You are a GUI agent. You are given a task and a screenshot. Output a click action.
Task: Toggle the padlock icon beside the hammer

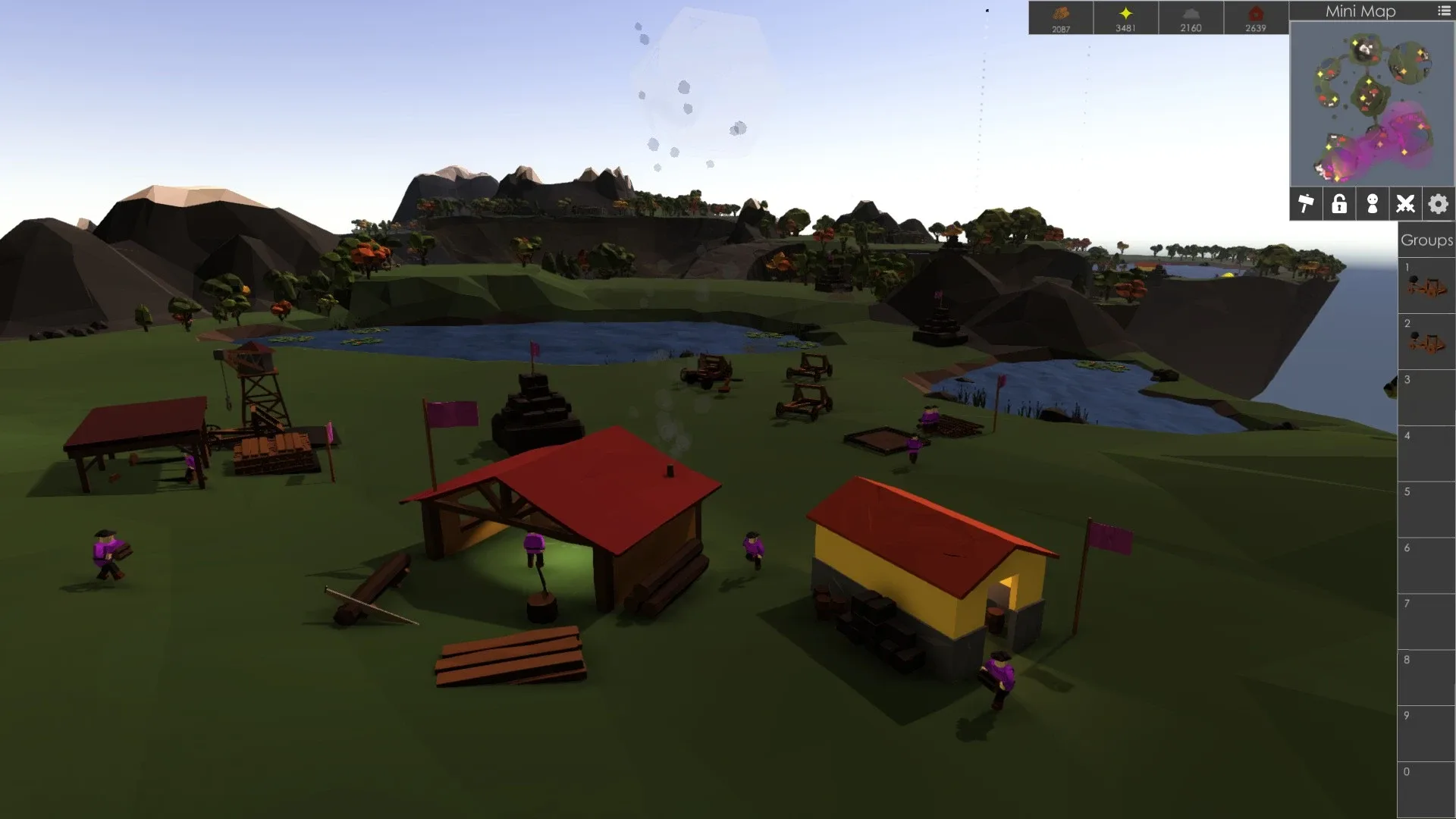(1338, 203)
